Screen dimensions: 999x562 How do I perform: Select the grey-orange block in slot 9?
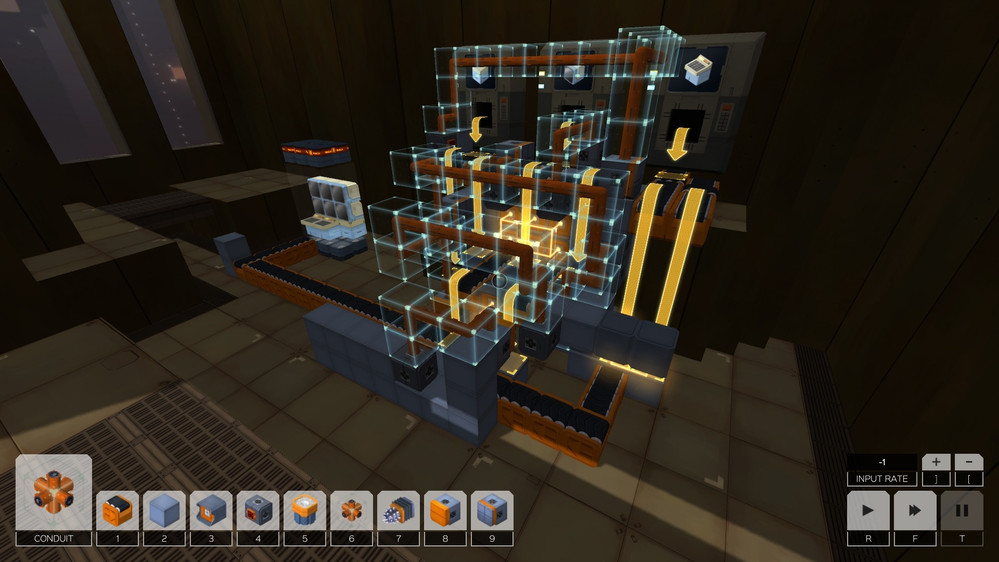coord(492,510)
